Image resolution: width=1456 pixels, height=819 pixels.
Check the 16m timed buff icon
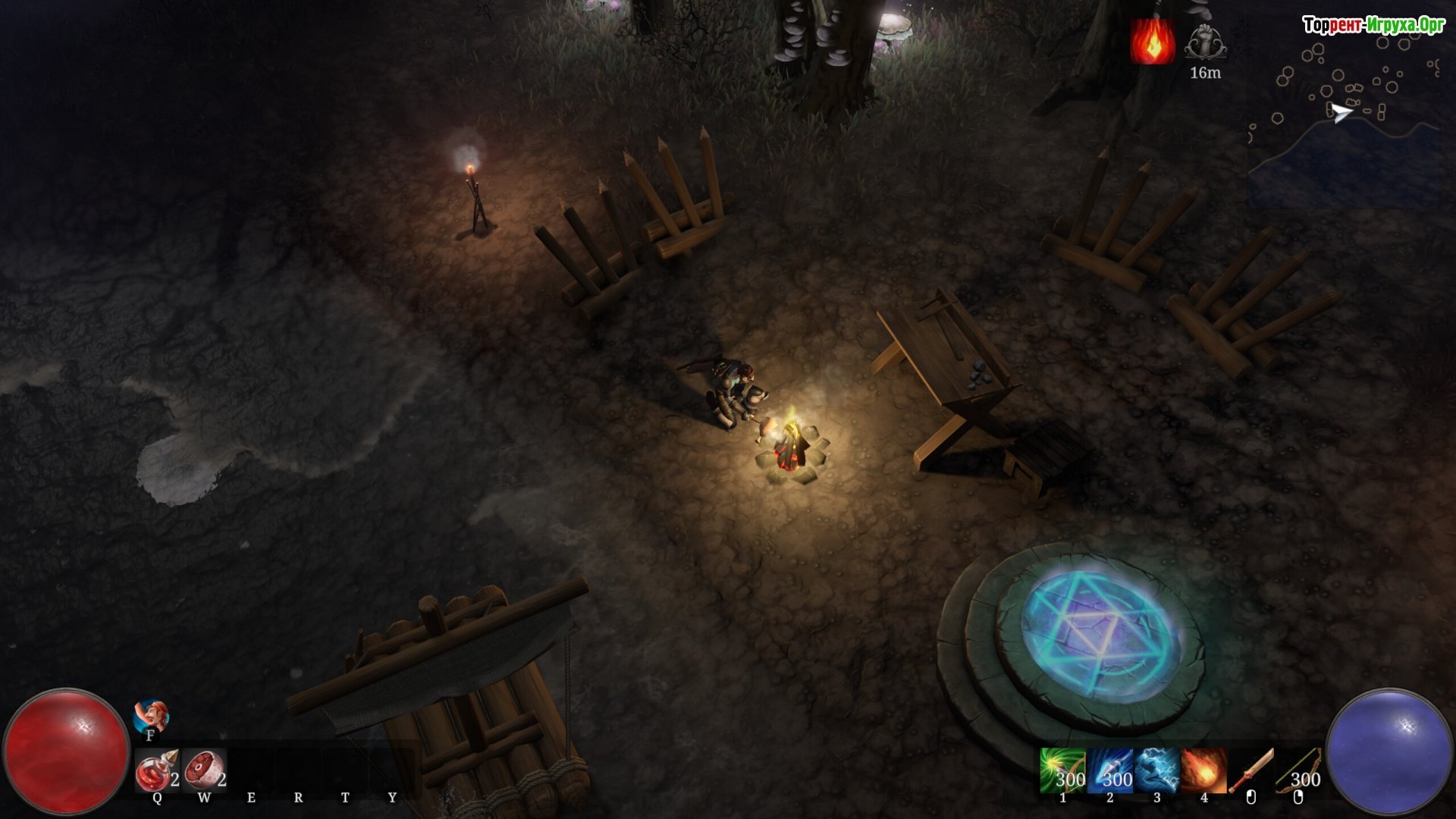pyautogui.click(x=1205, y=42)
